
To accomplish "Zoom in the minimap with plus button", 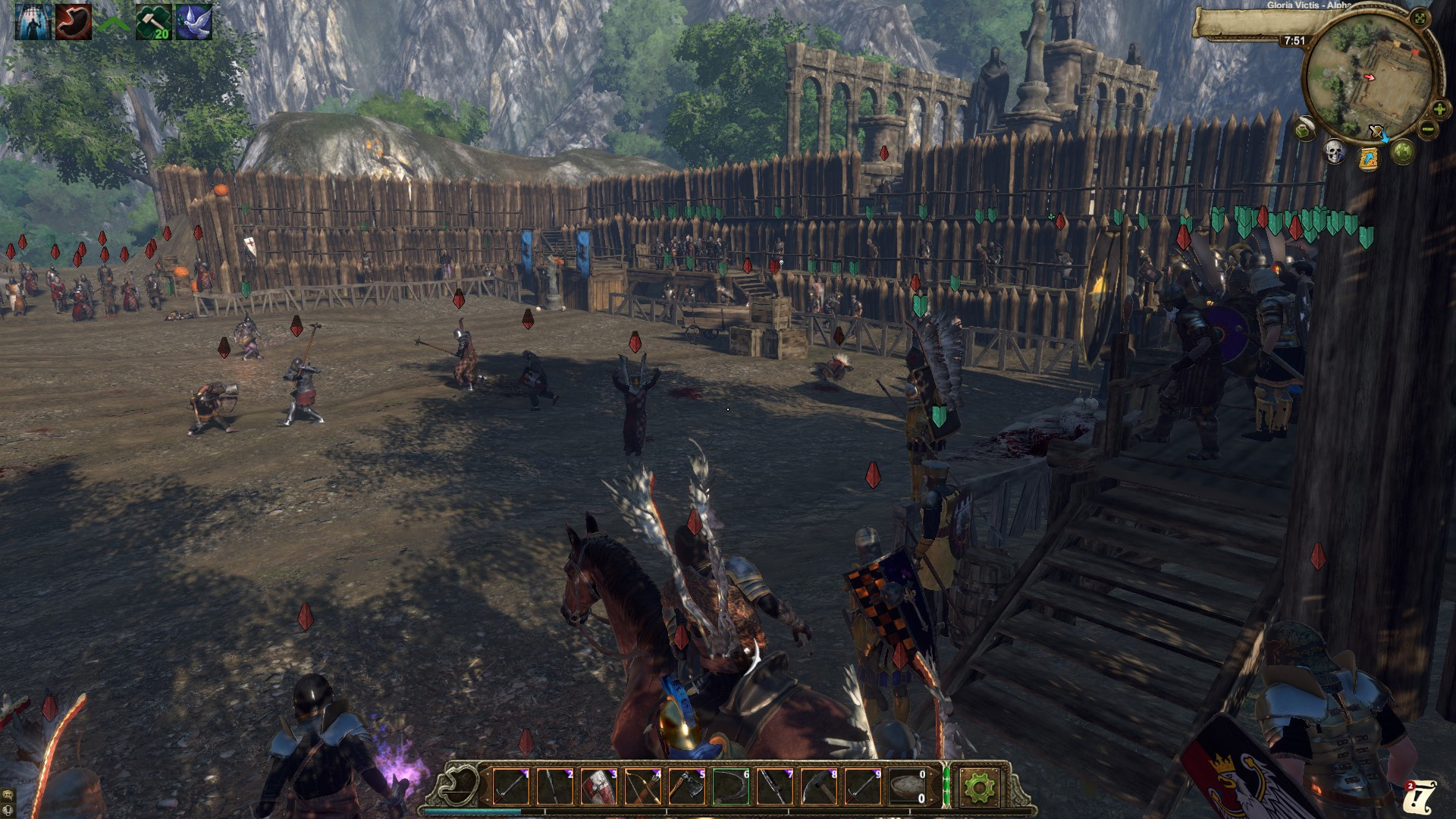I will [x=1439, y=110].
